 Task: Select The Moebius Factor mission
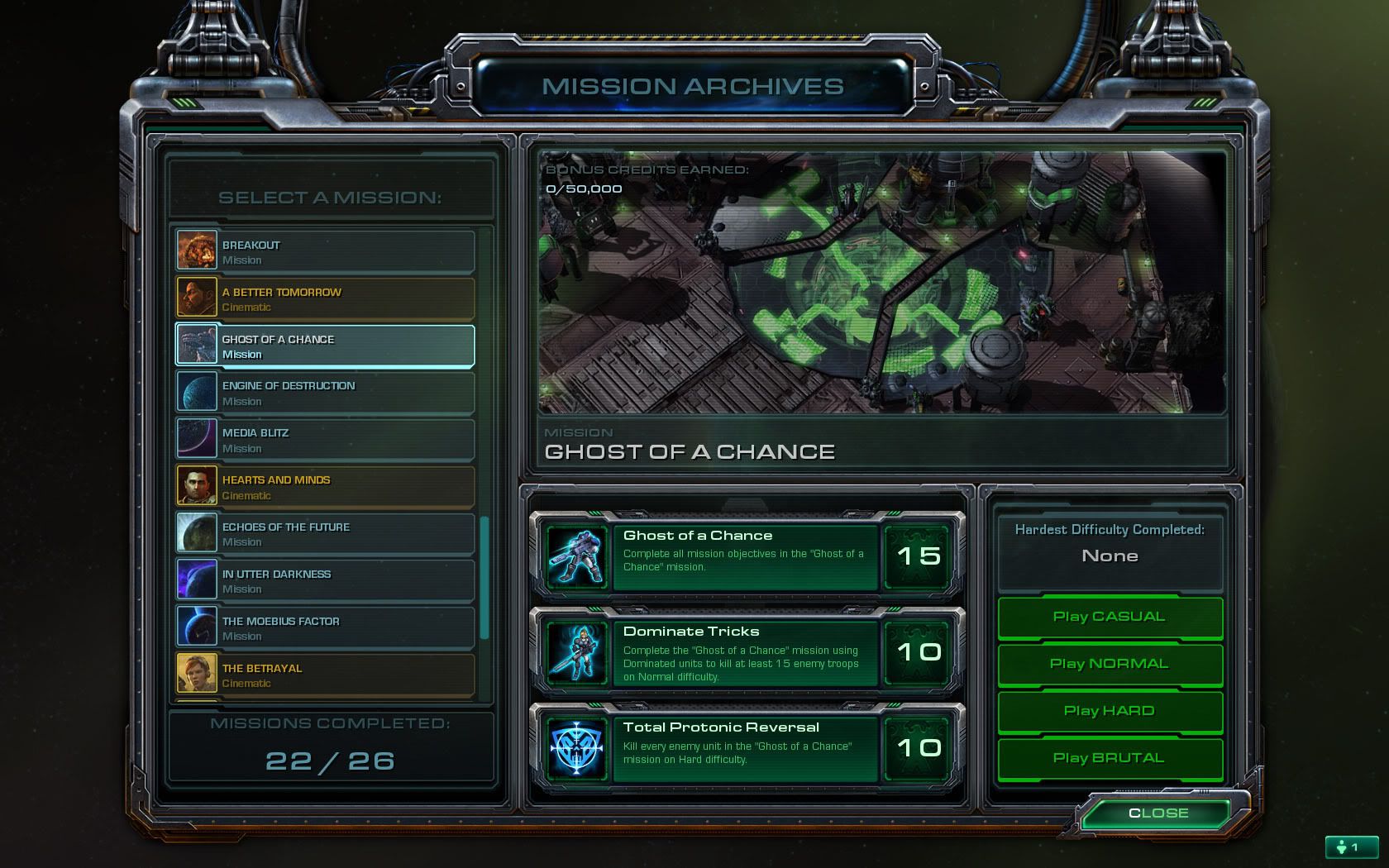[325, 628]
